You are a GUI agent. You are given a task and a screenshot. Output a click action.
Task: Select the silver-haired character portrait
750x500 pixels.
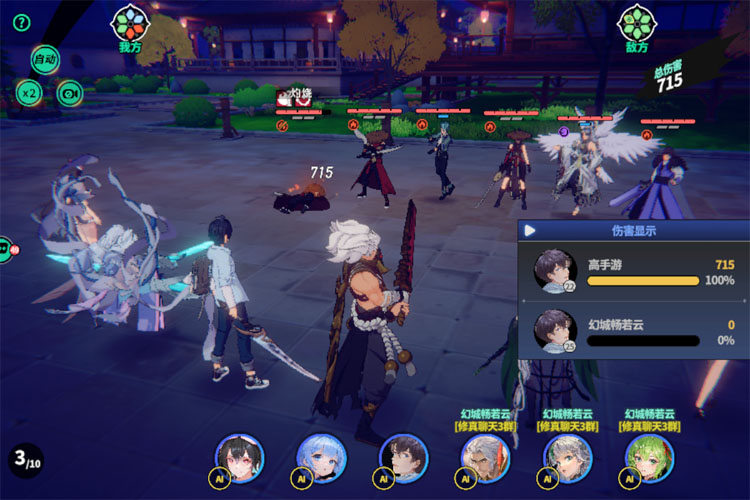(x=567, y=458)
